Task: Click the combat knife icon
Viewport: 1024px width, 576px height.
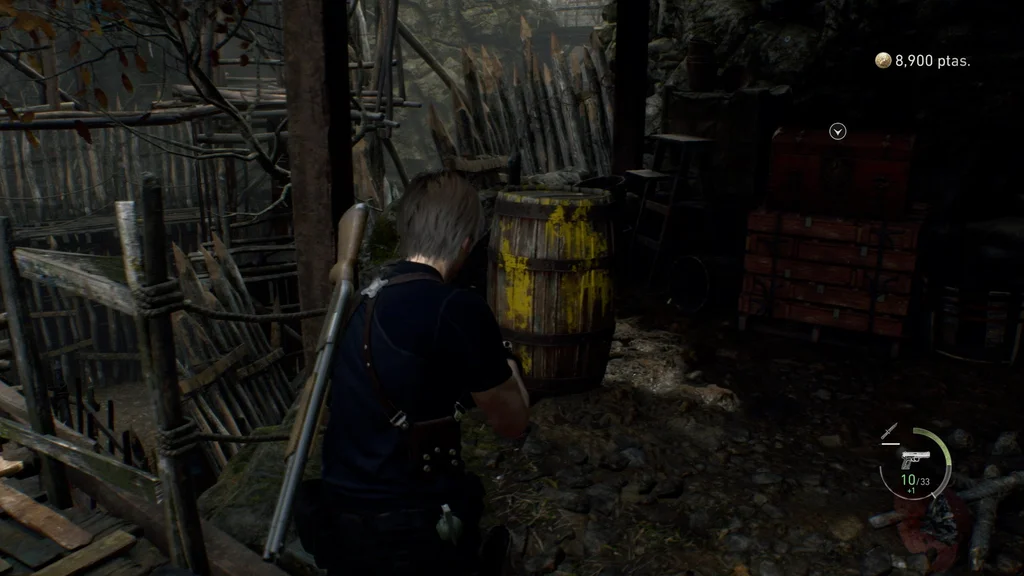Action: 889,431
